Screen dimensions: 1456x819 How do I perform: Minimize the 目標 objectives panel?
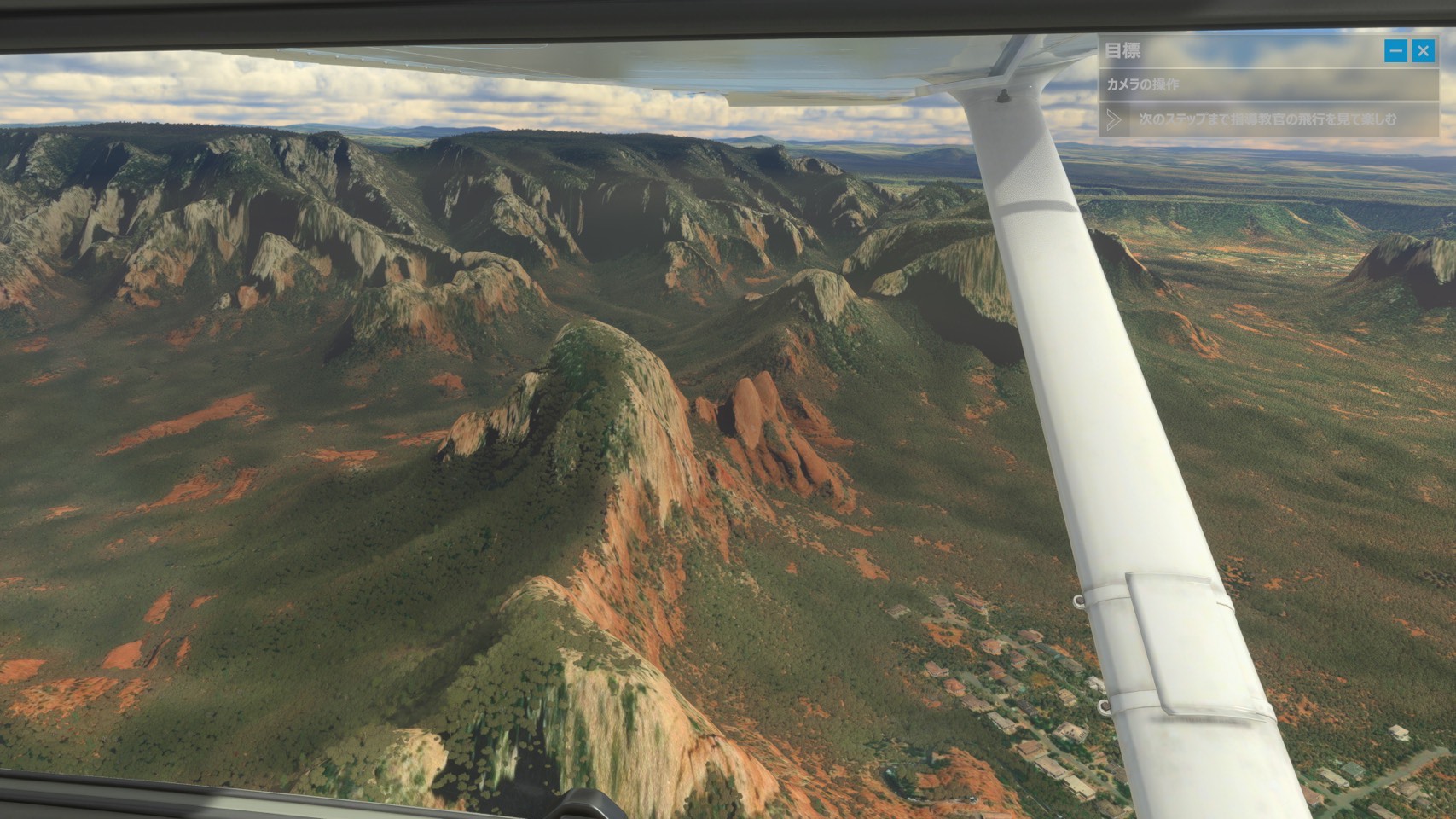pyautogui.click(x=1395, y=51)
